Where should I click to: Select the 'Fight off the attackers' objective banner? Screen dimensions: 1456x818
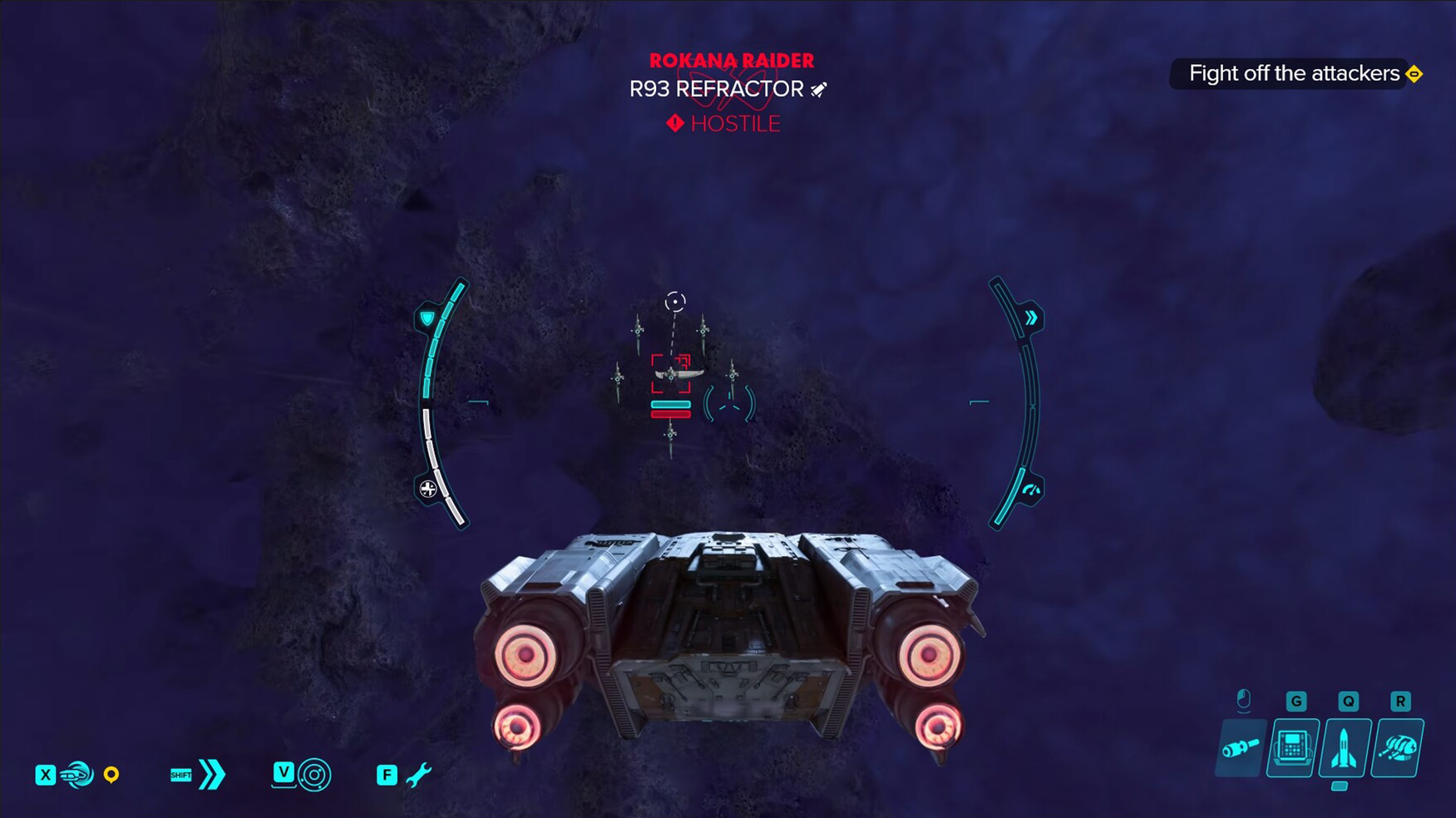[1293, 73]
